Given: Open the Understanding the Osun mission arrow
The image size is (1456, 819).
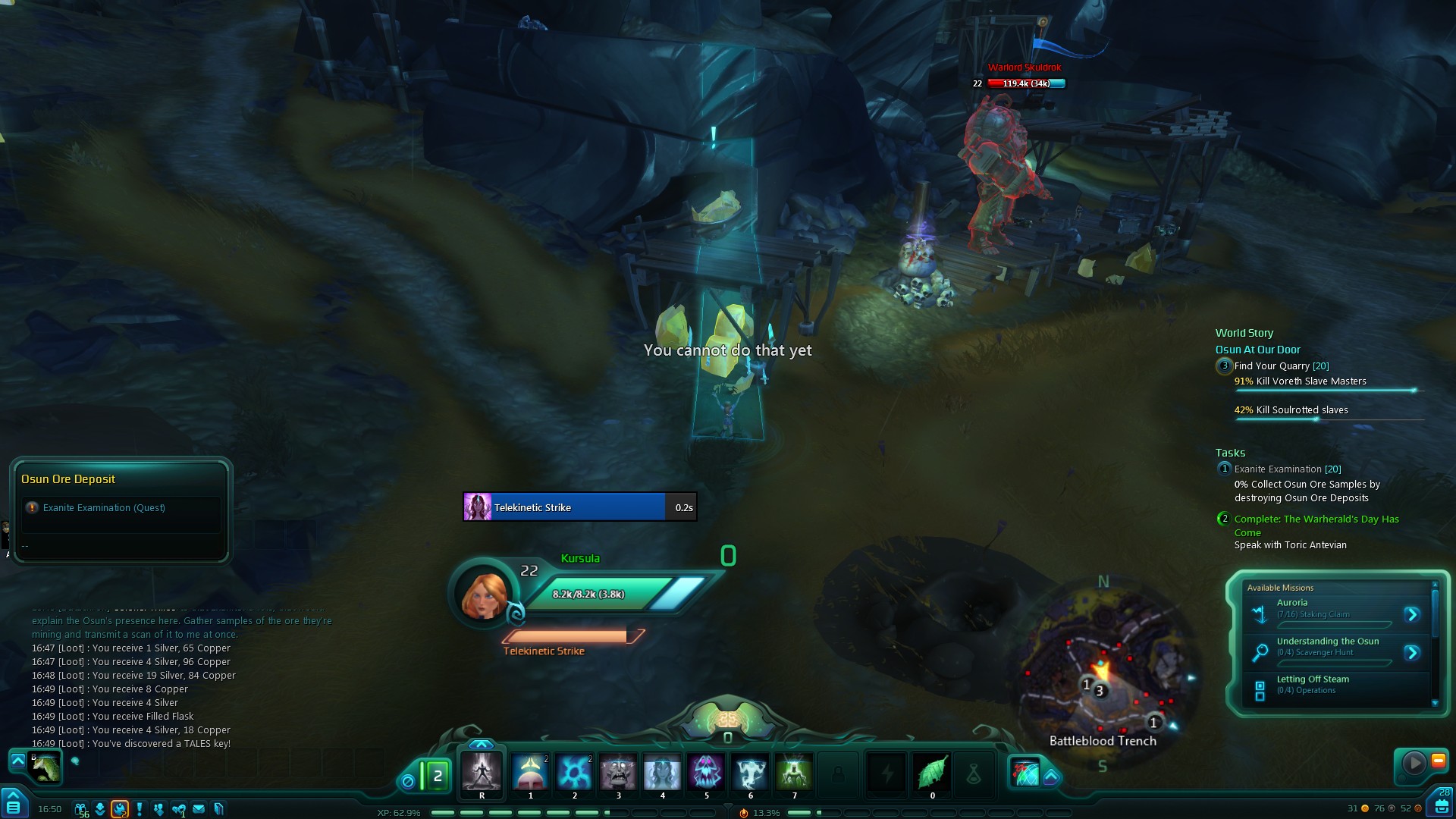Looking at the screenshot, I should coord(1411,652).
